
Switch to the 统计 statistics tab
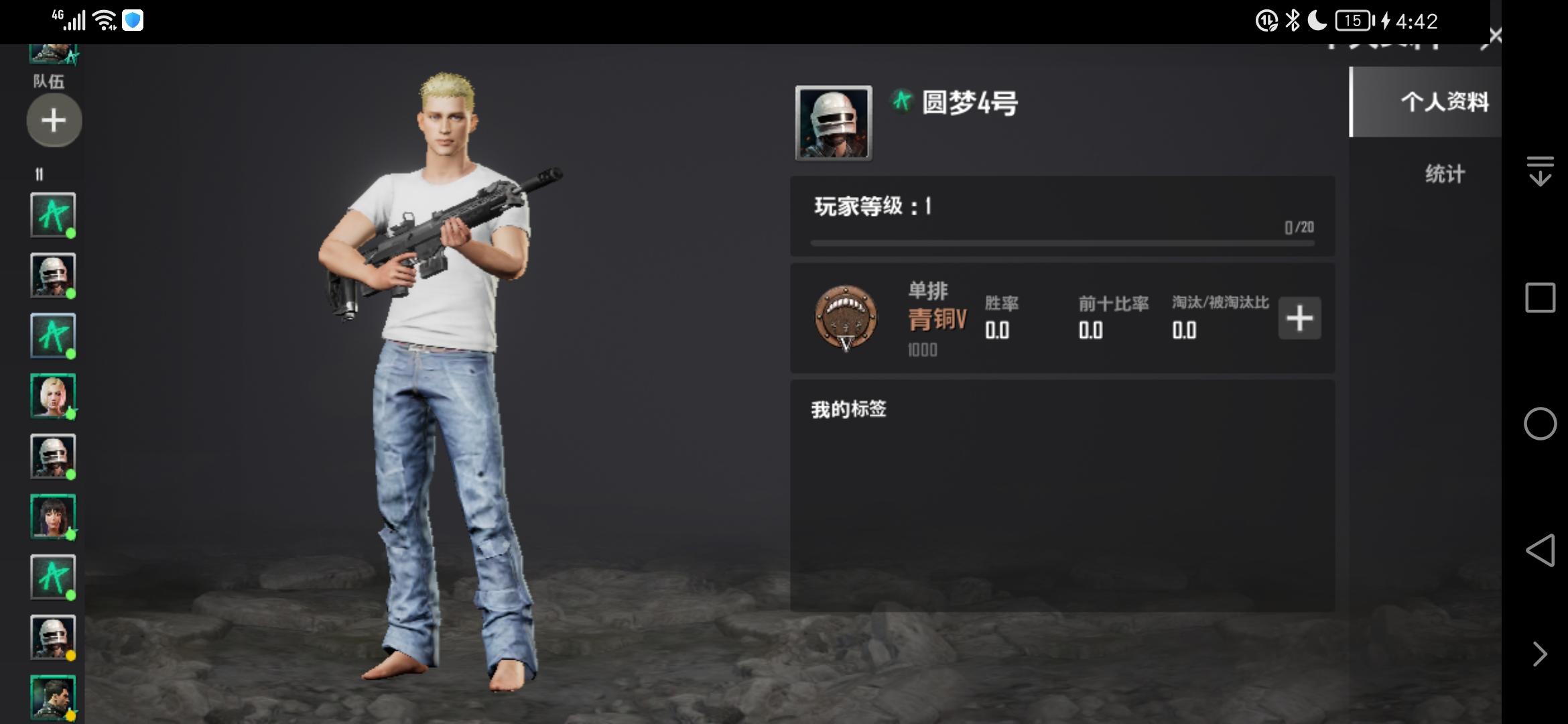(x=1443, y=174)
